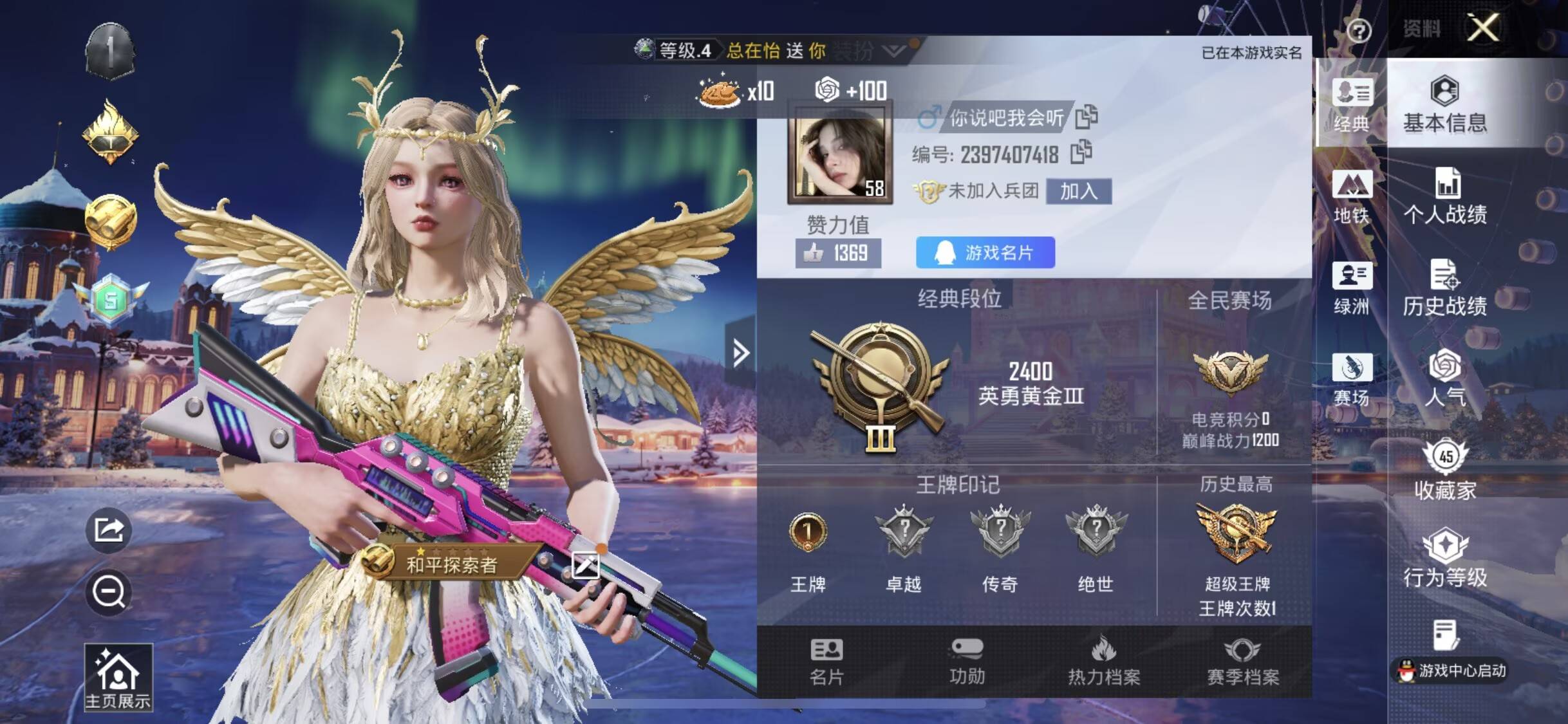1568x724 pixels.
Task: Show 个人战绩 personal stats
Action: tap(1445, 196)
